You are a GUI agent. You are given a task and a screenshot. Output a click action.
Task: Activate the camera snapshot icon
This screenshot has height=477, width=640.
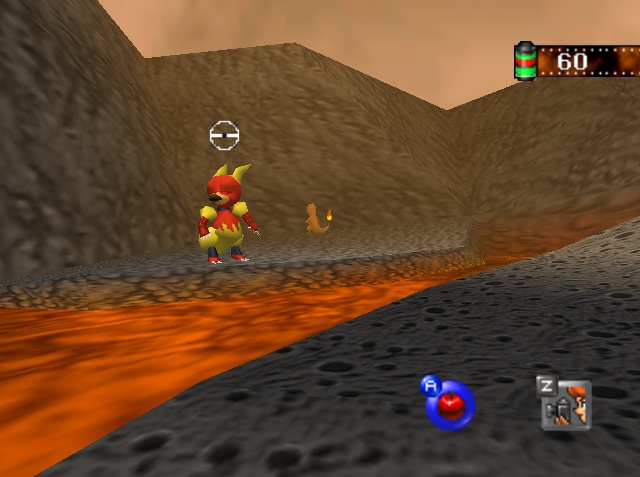566,406
